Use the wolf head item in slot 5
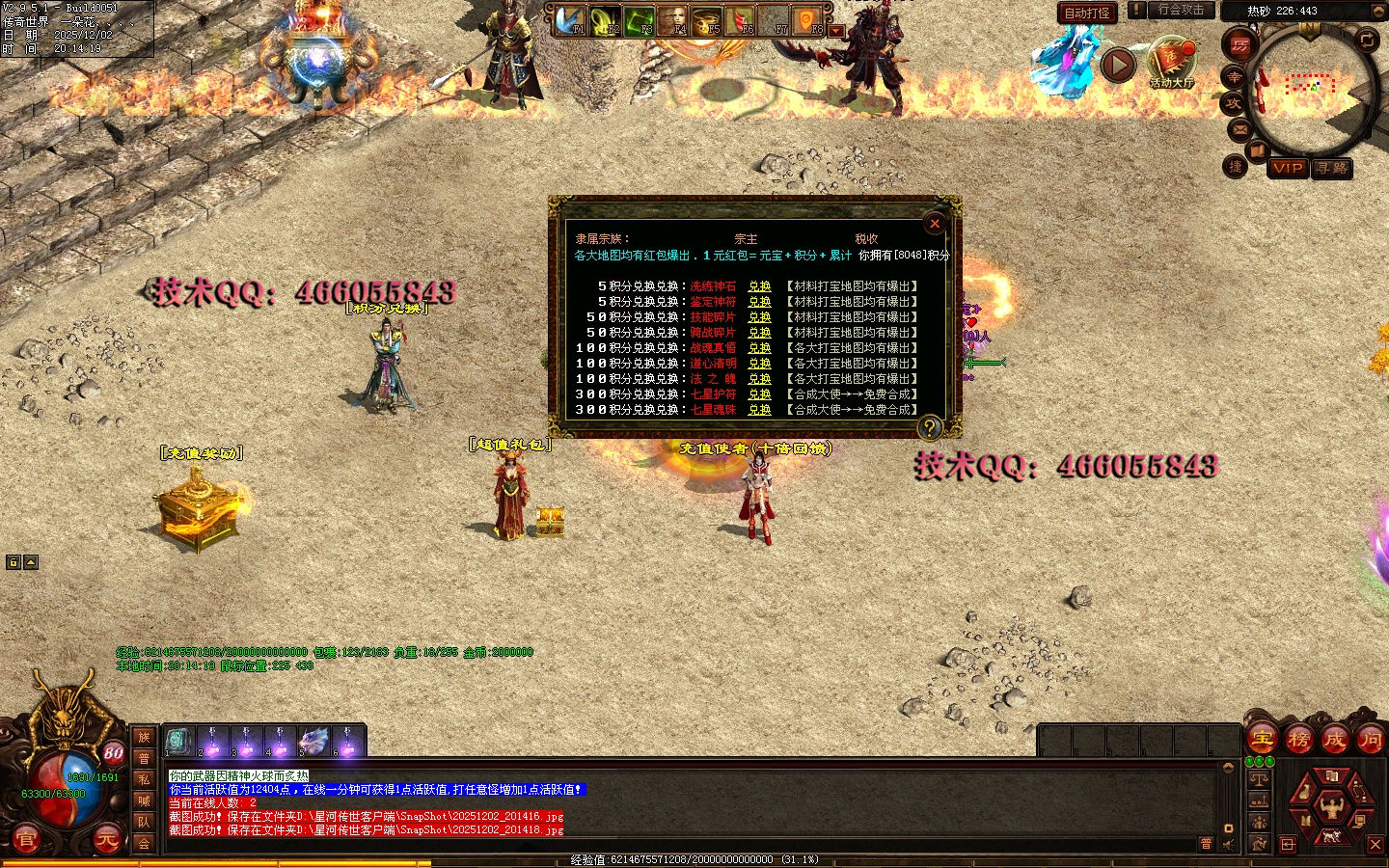Viewport: 1389px width, 868px height. coord(313,742)
